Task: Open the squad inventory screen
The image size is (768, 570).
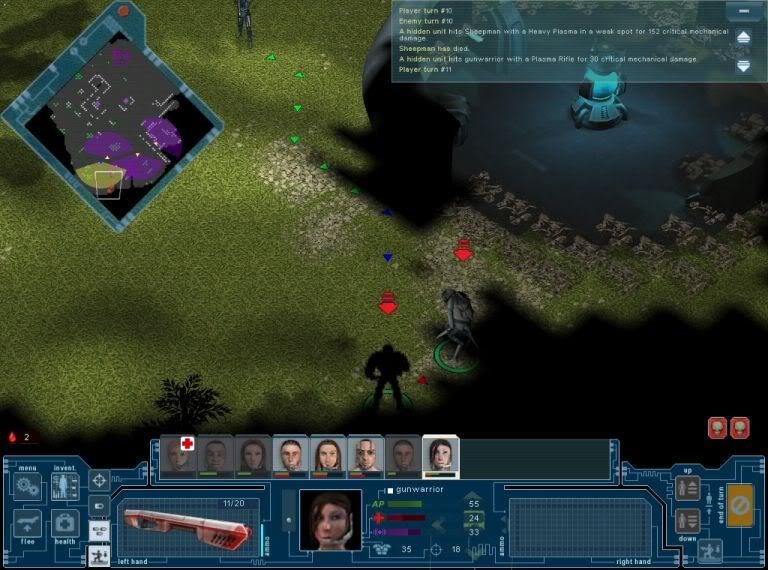Action: [x=64, y=488]
